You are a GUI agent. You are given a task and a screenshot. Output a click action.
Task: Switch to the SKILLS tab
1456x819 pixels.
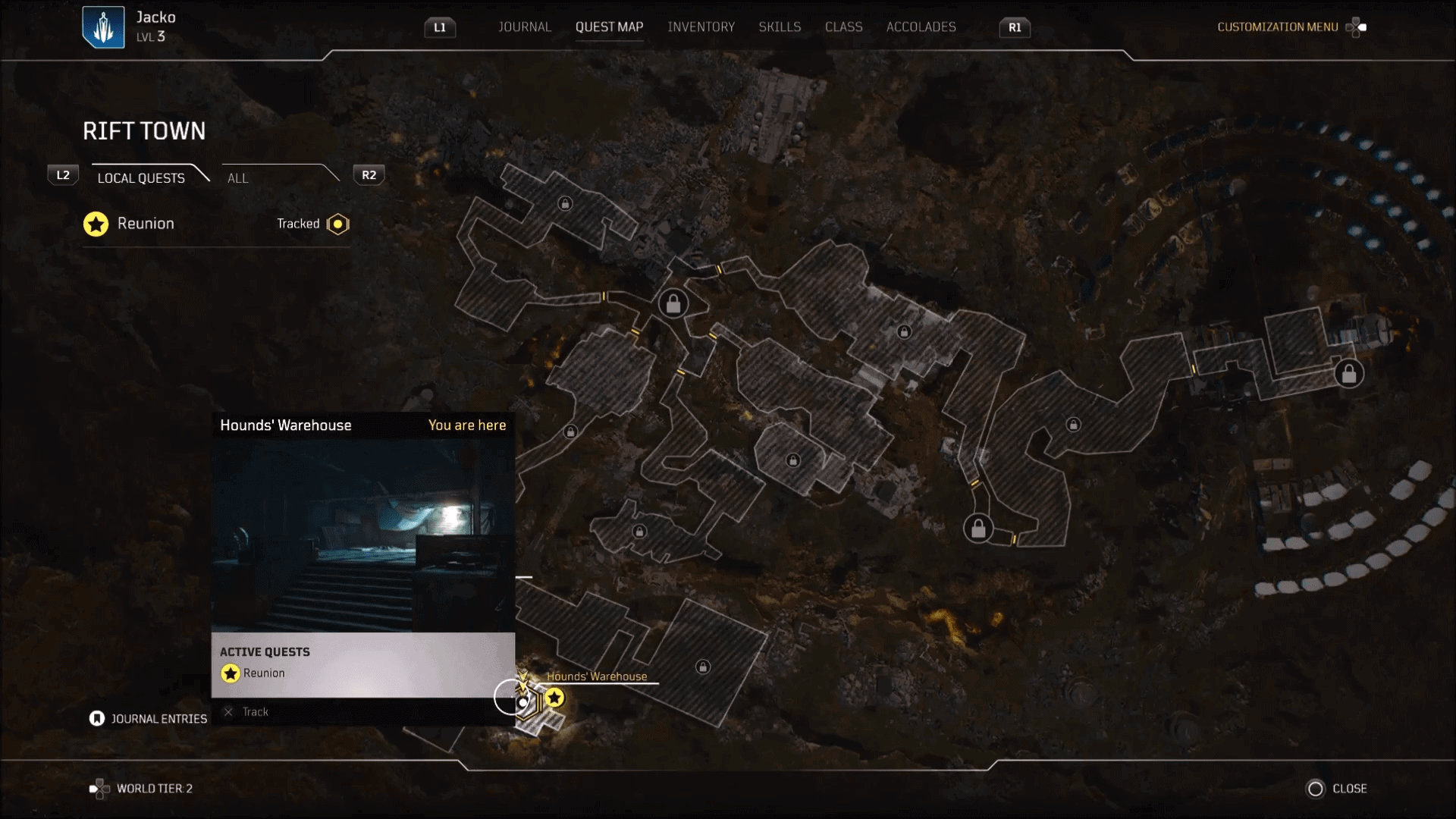click(x=780, y=27)
